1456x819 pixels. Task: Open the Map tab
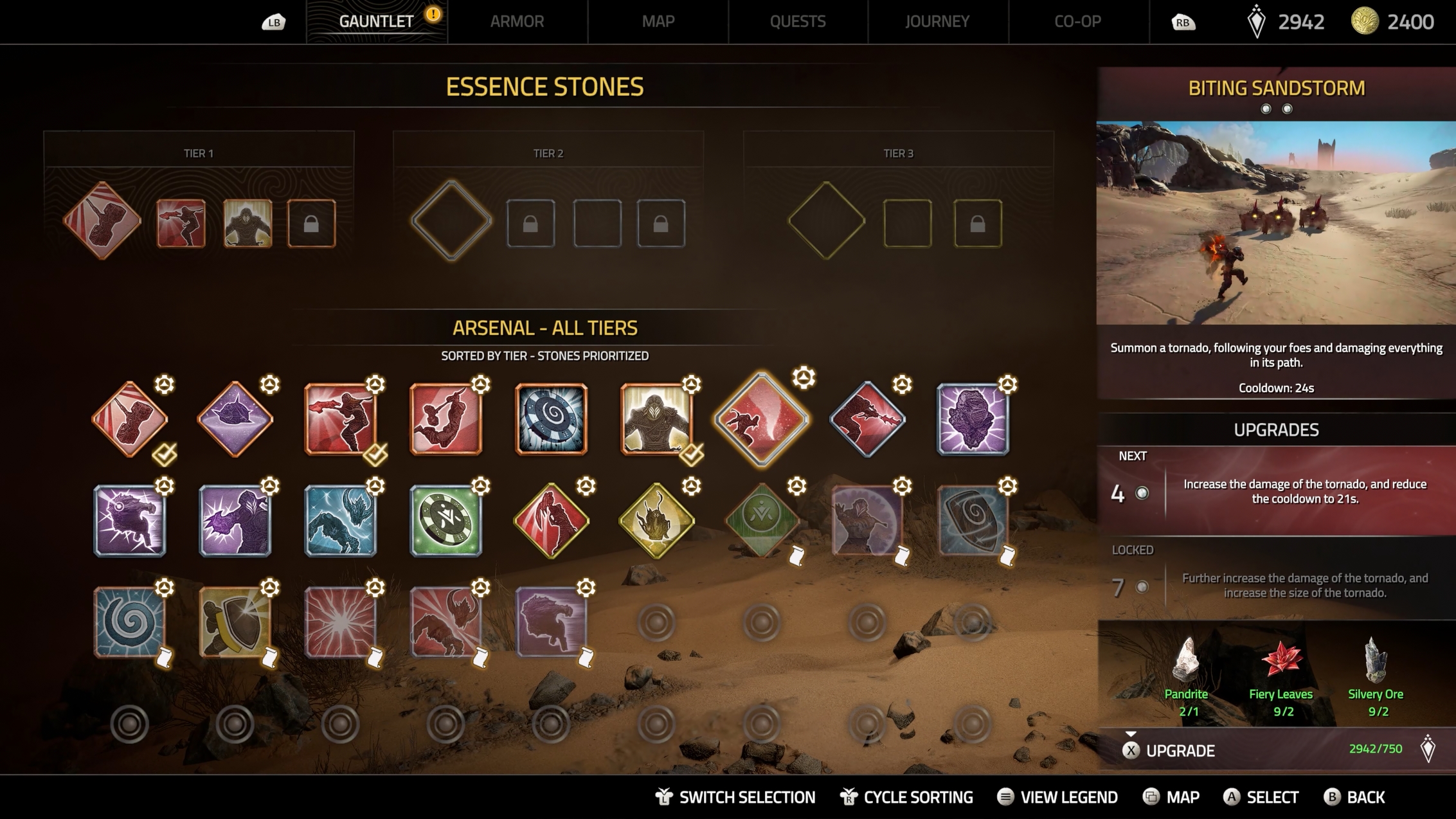(658, 21)
